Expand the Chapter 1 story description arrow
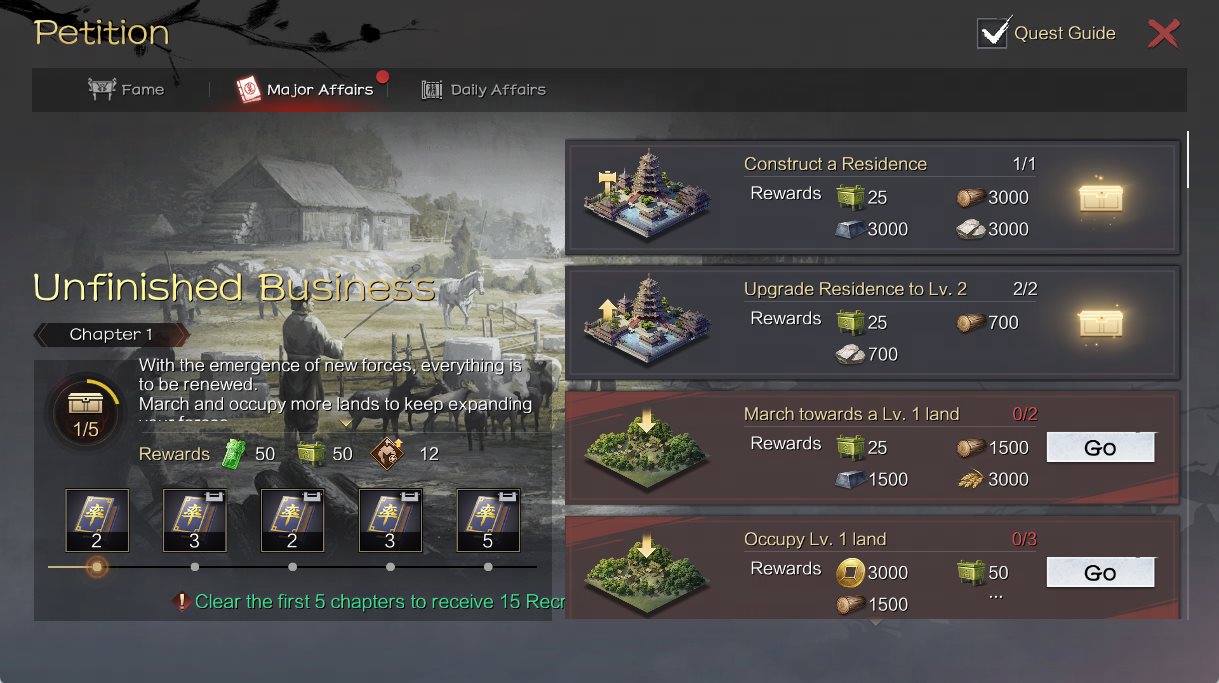 pyautogui.click(x=346, y=423)
